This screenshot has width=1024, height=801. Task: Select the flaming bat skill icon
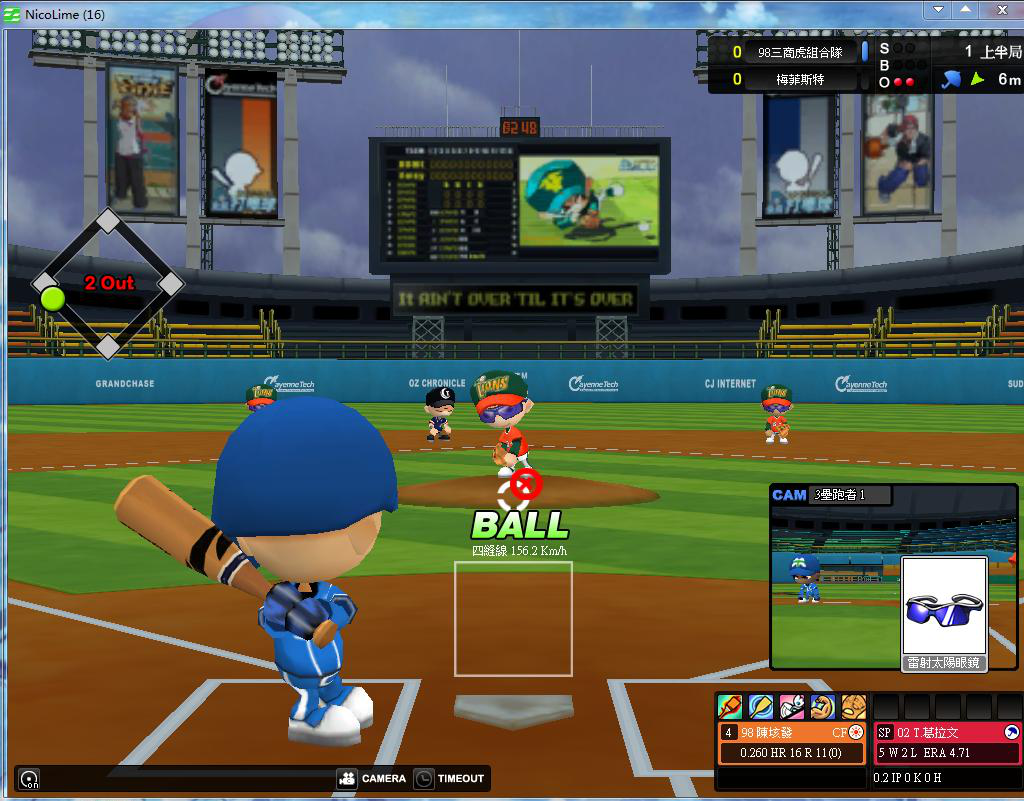coord(730,707)
